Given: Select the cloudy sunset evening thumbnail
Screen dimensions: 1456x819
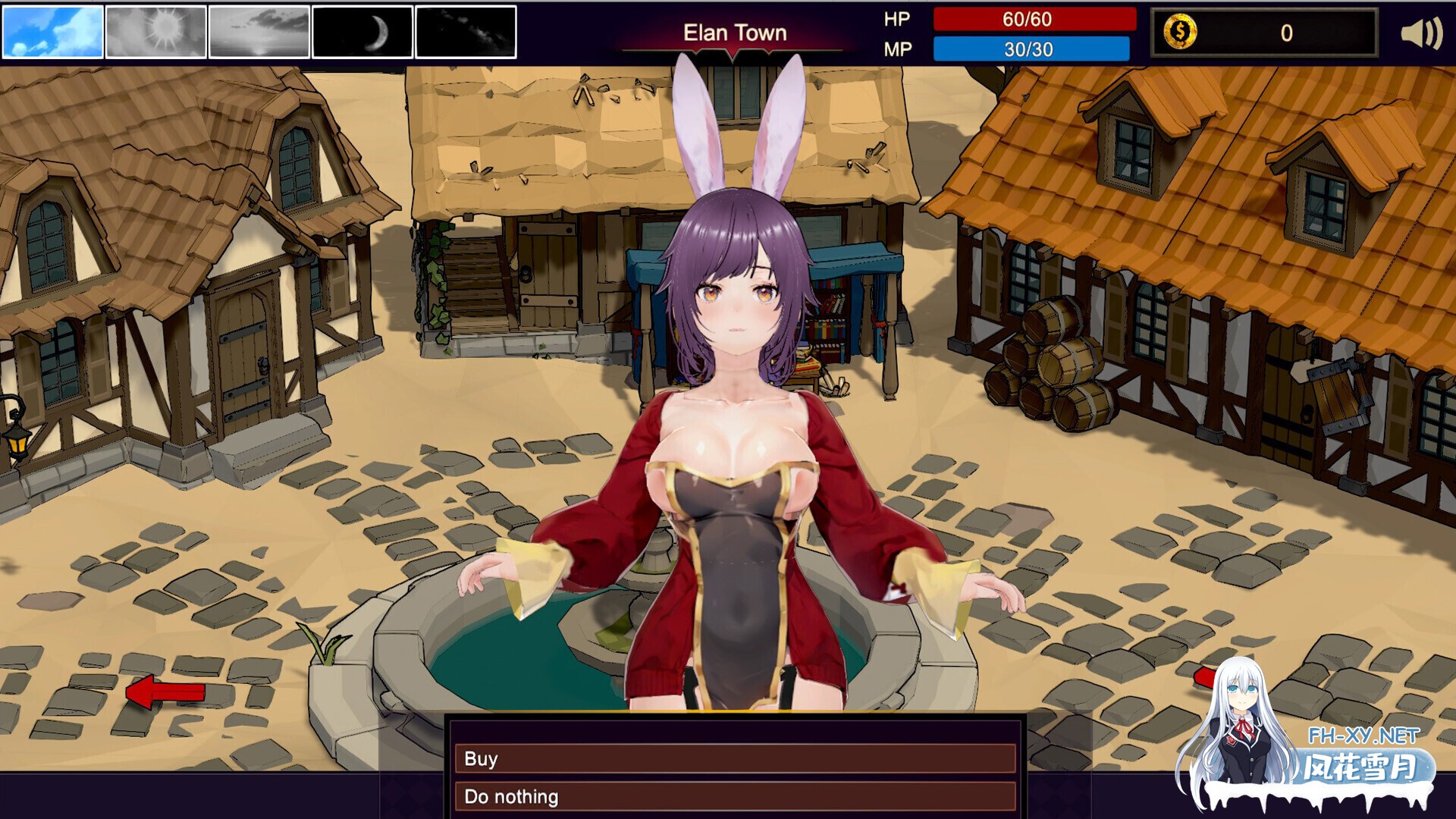Looking at the screenshot, I should tap(259, 32).
